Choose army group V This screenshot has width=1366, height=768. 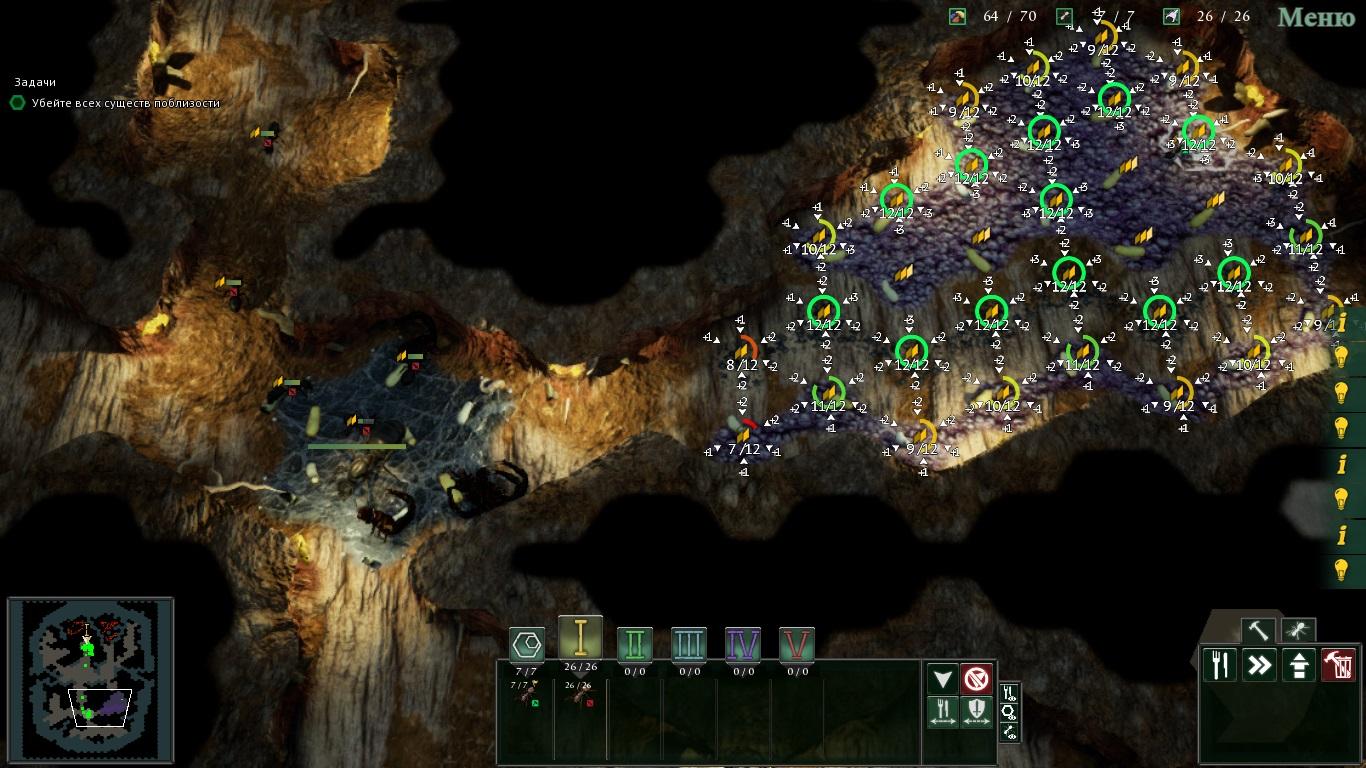click(796, 644)
